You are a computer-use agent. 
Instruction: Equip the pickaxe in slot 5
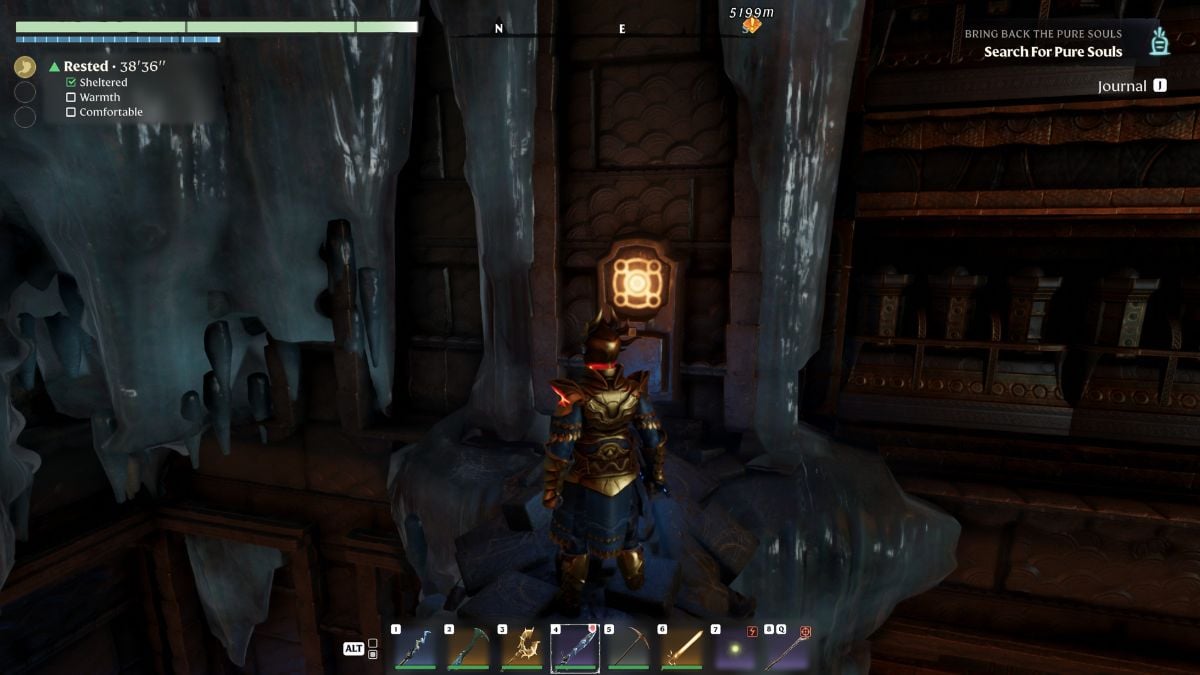(628, 648)
